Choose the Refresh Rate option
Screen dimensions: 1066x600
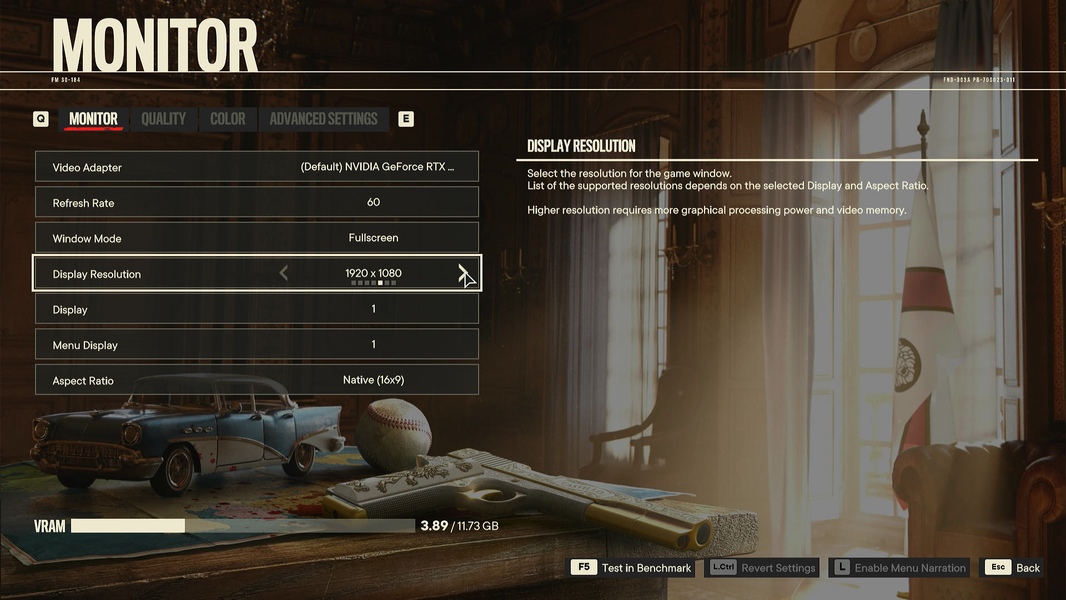point(257,202)
